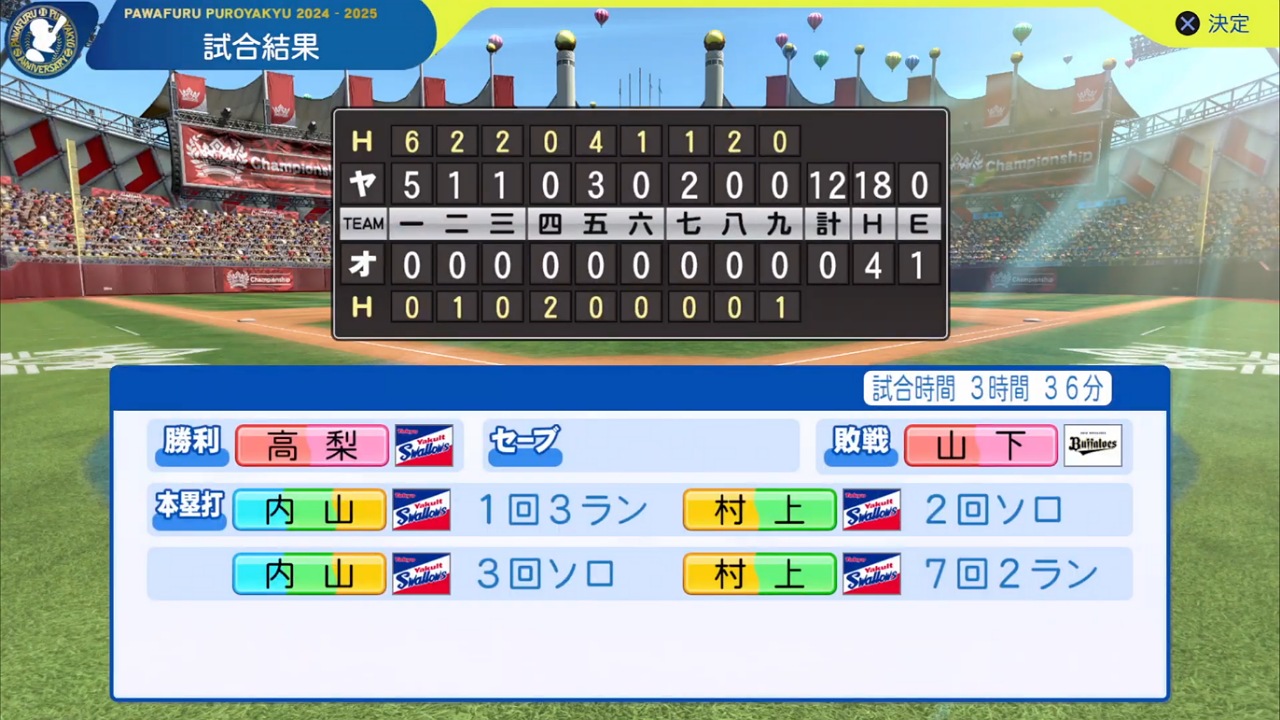This screenshot has height=720, width=1280.
Task: Toggle the 勝利 winning pitcher label
Action: pos(191,445)
